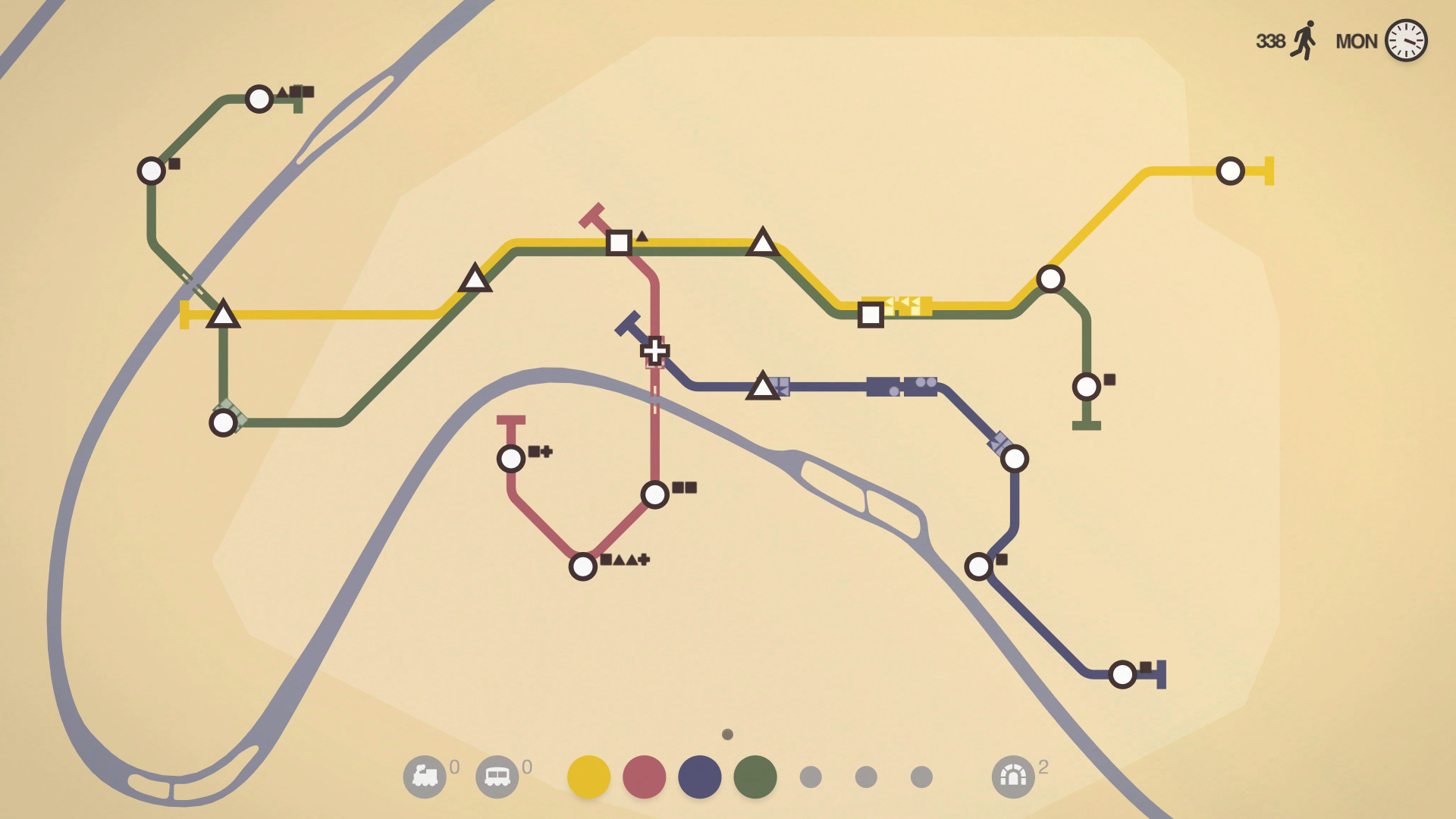The width and height of the screenshot is (1456, 819).
Task: Activate an unused gray line slot
Action: (810, 777)
